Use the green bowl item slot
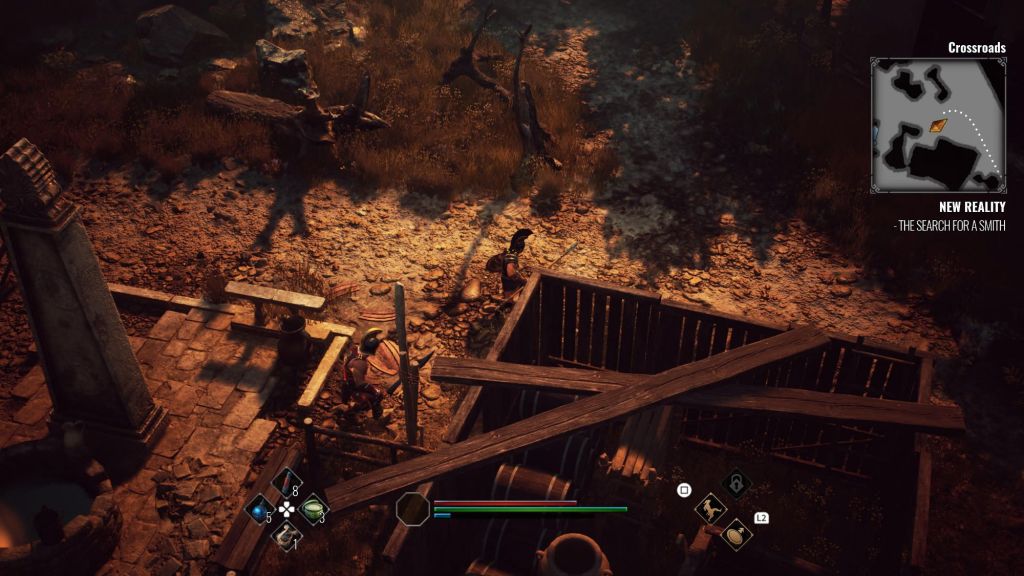Viewport: 1024px width, 576px height. click(x=314, y=509)
